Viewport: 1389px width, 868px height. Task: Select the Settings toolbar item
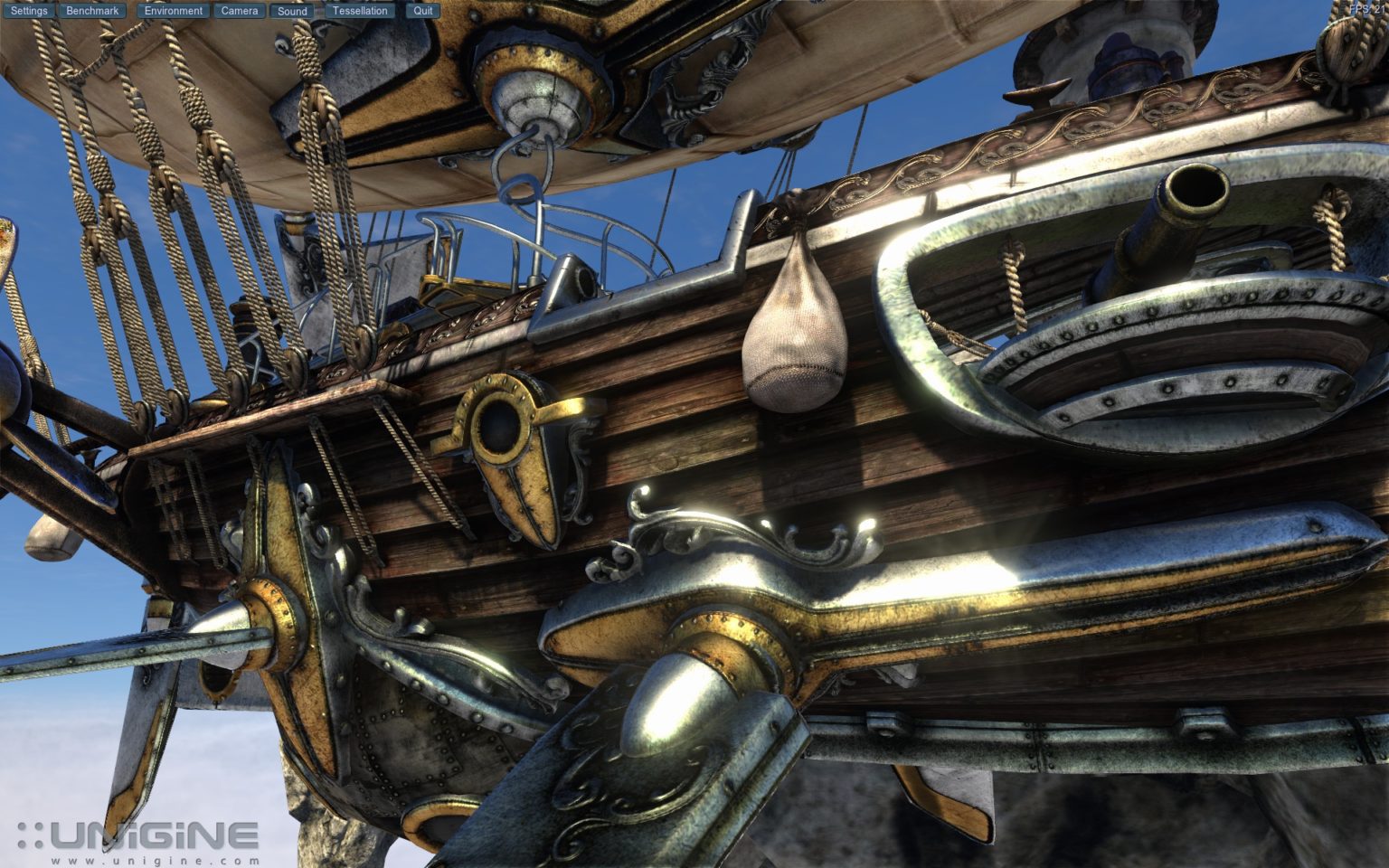(30, 10)
